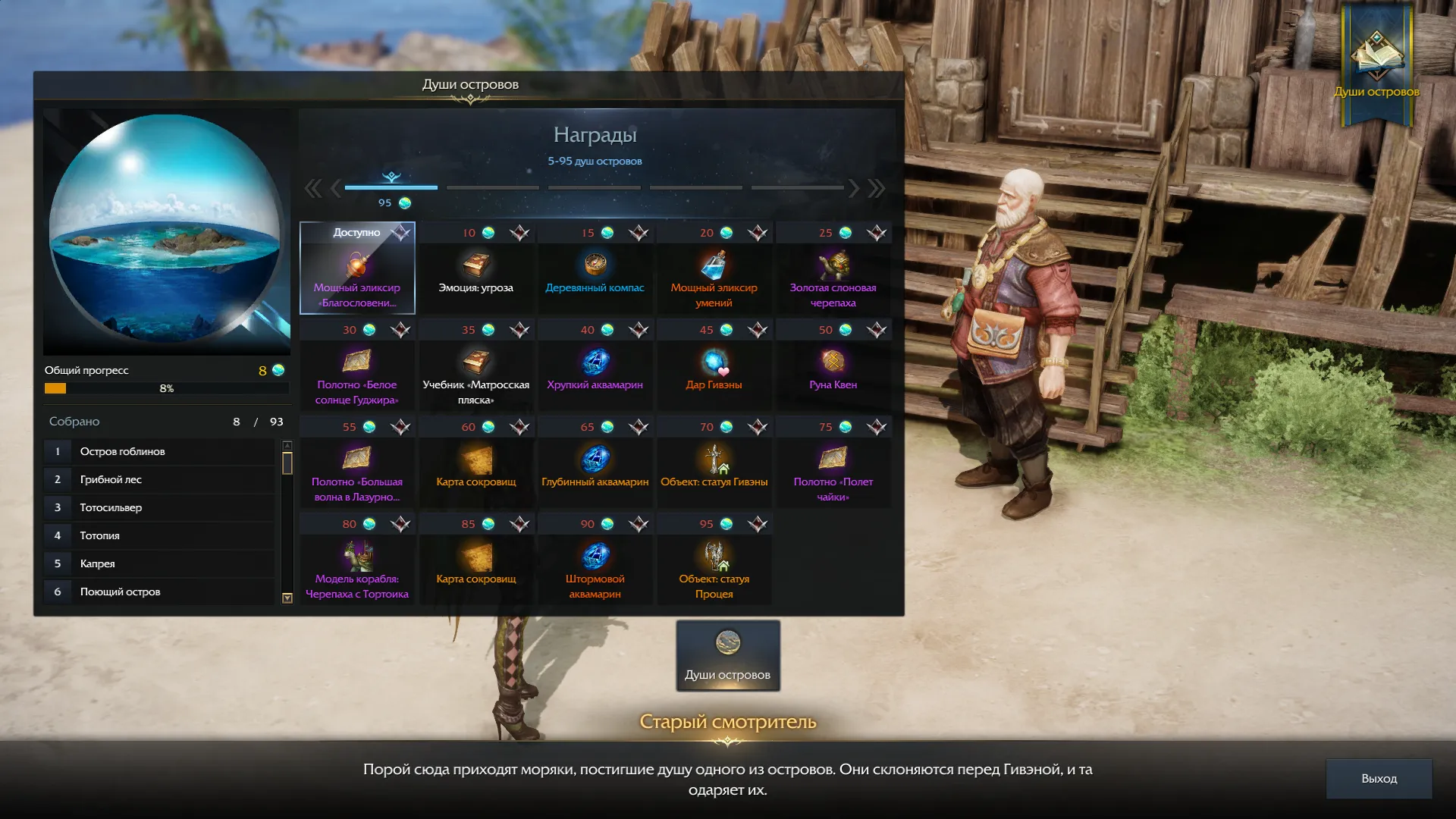Click the scrollbar down arrow in island list
Image resolution: width=1456 pixels, height=819 pixels.
pos(287,598)
